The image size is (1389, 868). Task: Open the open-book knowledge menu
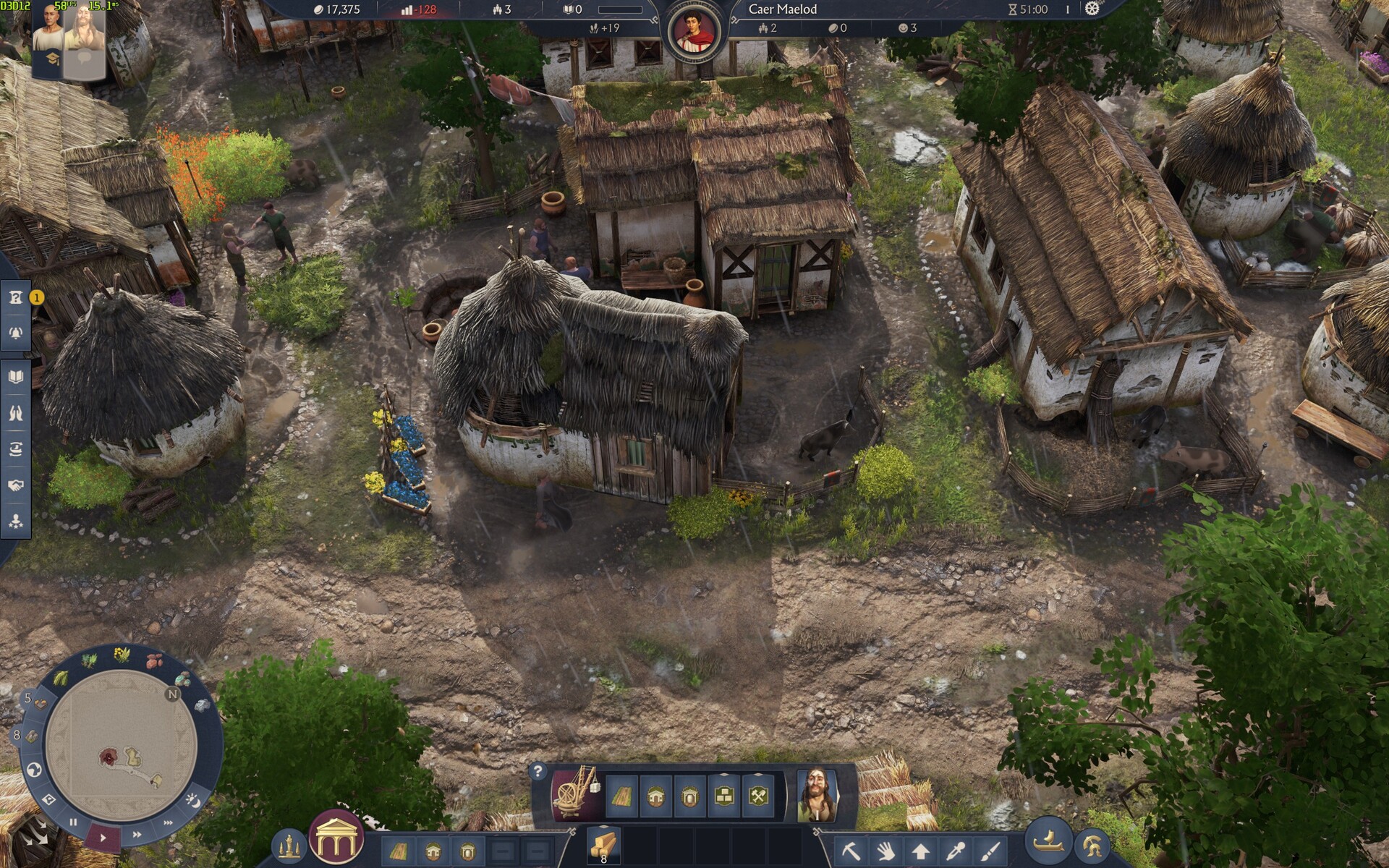16,377
